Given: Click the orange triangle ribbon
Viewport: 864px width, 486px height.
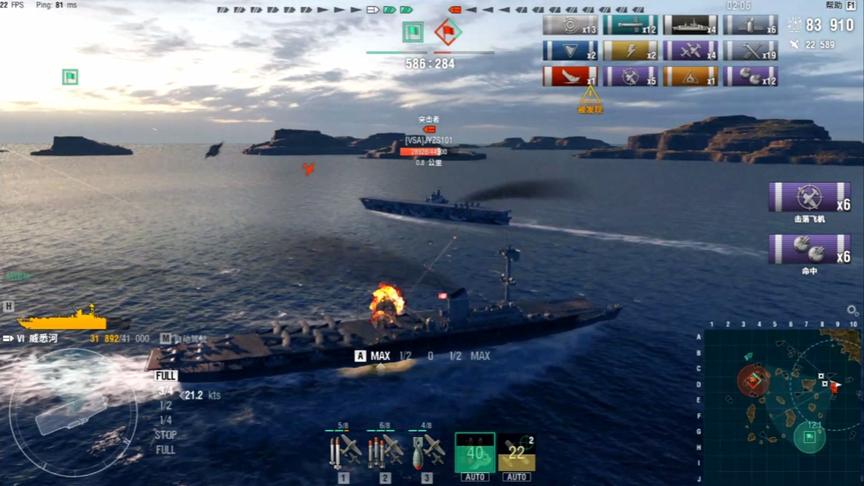Looking at the screenshot, I should pyautogui.click(x=690, y=76).
